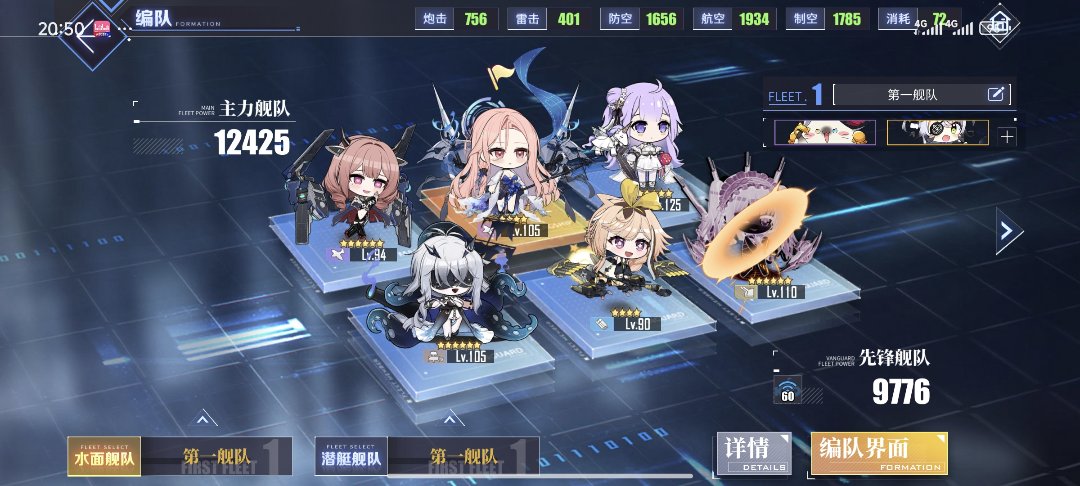Select the gold-framed fleet preset thumbnail
Image resolution: width=1080 pixels, height=486 pixels.
click(937, 133)
